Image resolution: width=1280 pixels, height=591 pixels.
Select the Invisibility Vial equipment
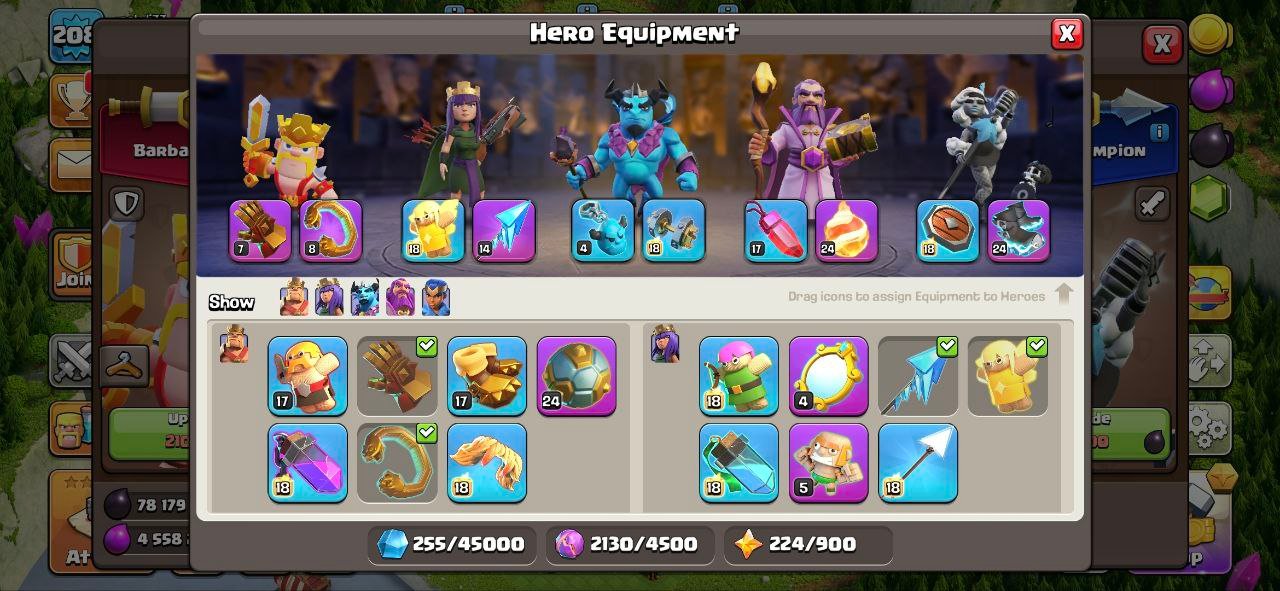[x=738, y=462]
